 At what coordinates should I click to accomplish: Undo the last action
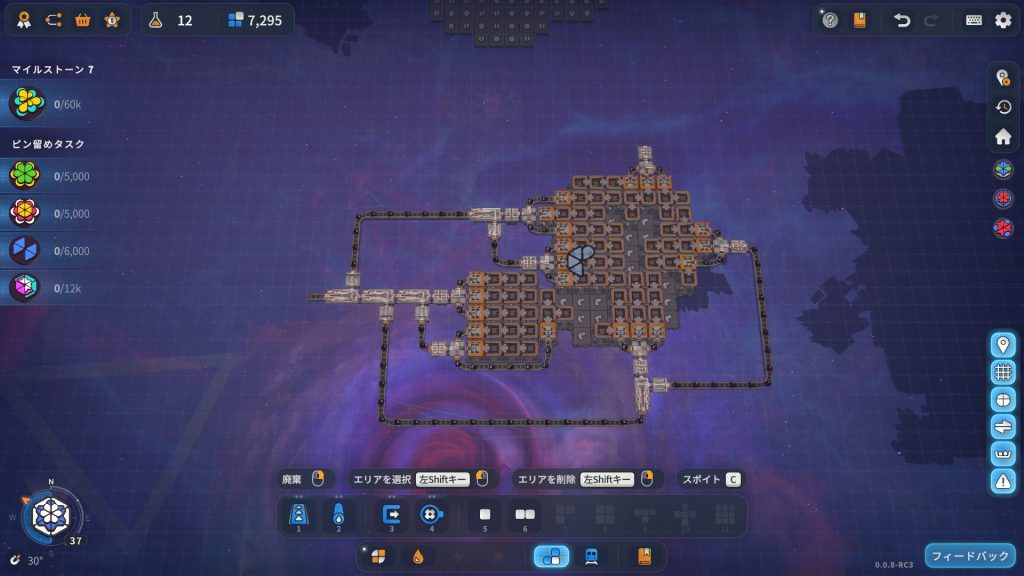[x=902, y=20]
